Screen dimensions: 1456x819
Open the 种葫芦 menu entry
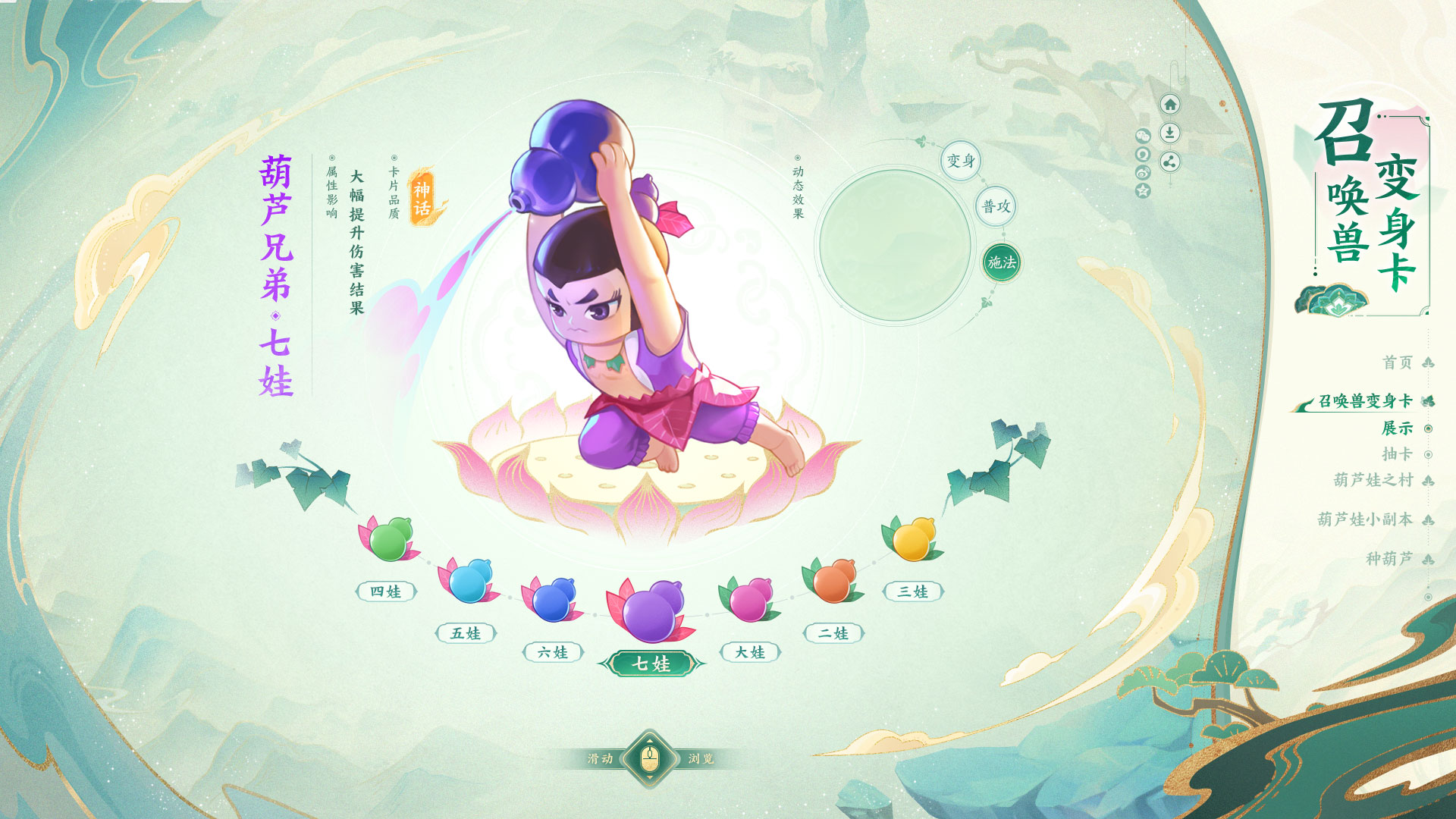(x=1389, y=559)
